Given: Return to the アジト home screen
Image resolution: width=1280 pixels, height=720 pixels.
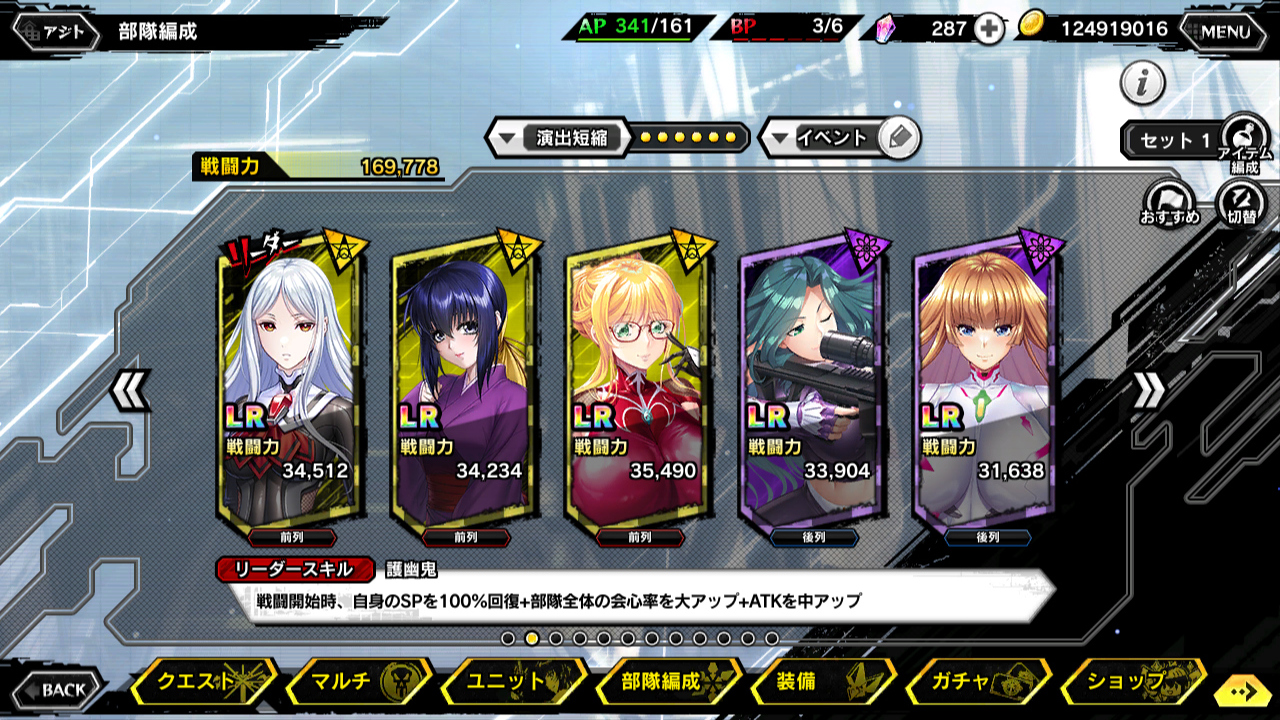Looking at the screenshot, I should pyautogui.click(x=57, y=31).
